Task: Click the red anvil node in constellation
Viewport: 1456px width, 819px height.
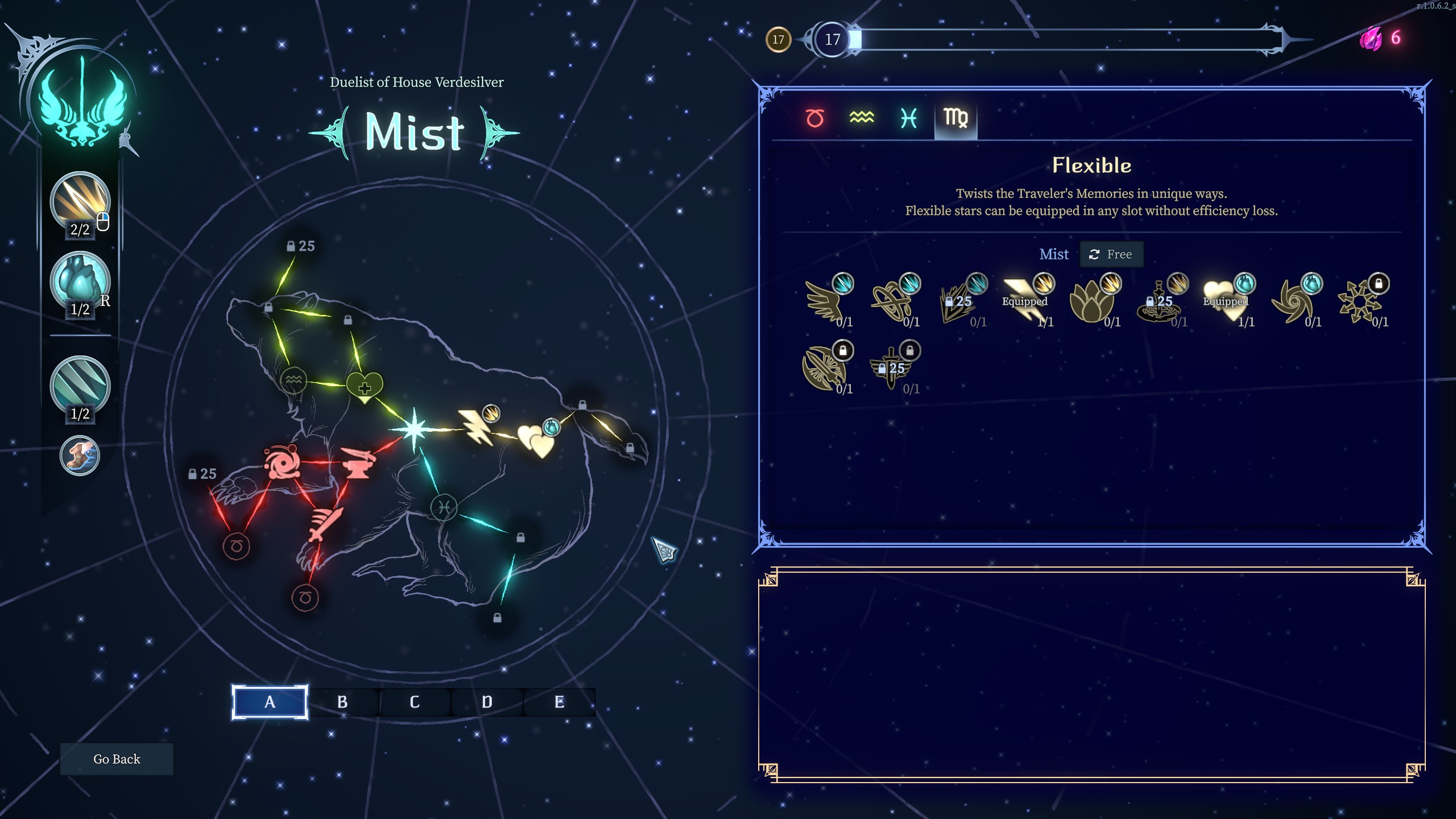Action: (x=357, y=462)
